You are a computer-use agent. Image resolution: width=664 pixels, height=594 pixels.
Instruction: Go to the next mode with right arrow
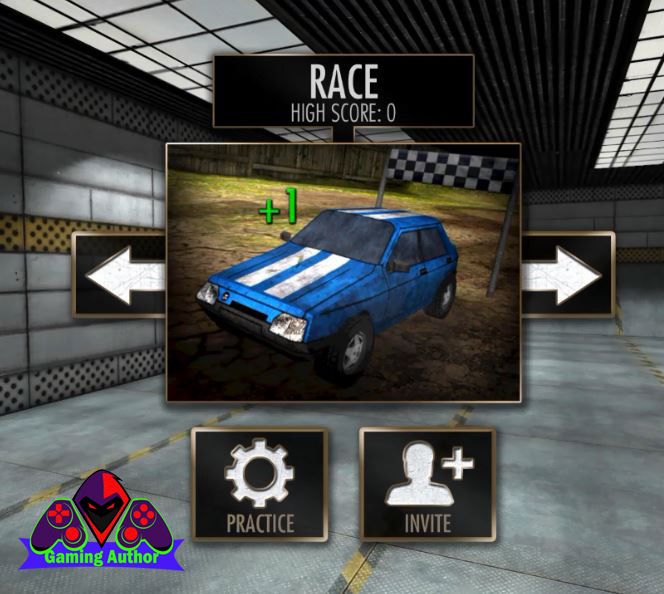point(566,275)
